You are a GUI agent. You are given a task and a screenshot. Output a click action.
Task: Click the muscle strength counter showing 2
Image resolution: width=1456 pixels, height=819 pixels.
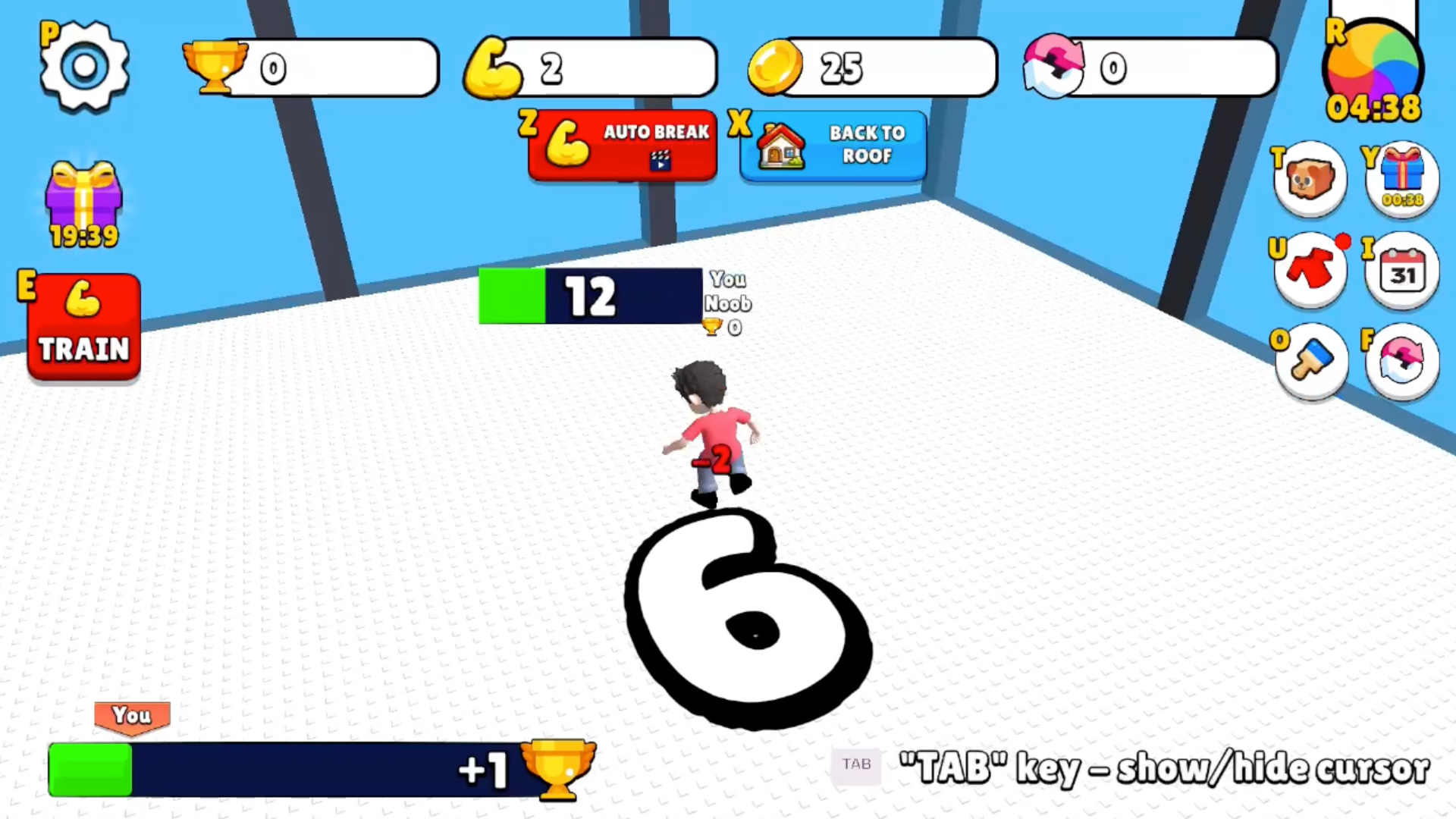[591, 68]
